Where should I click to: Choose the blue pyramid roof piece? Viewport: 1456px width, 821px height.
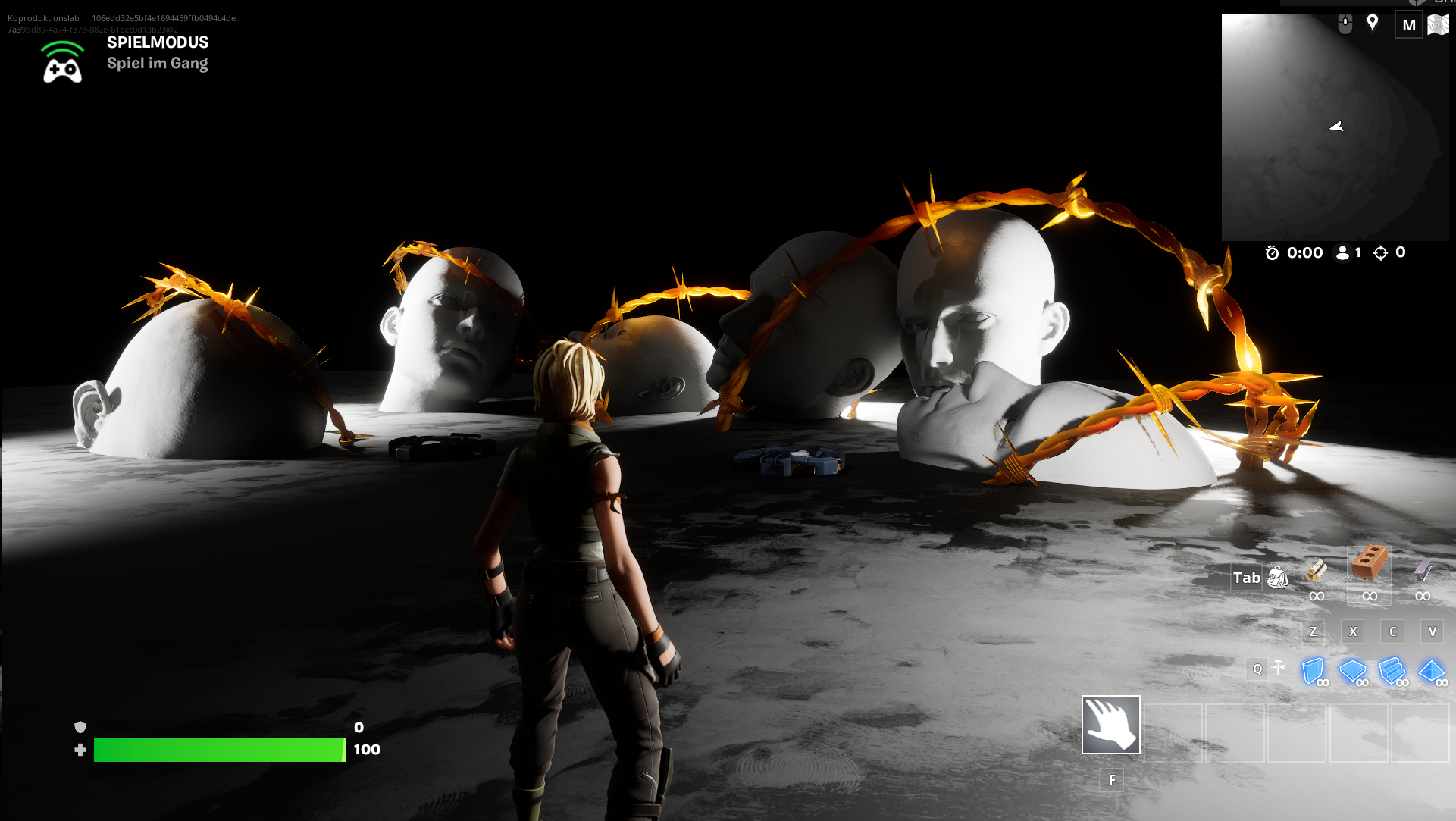pyautogui.click(x=1432, y=671)
